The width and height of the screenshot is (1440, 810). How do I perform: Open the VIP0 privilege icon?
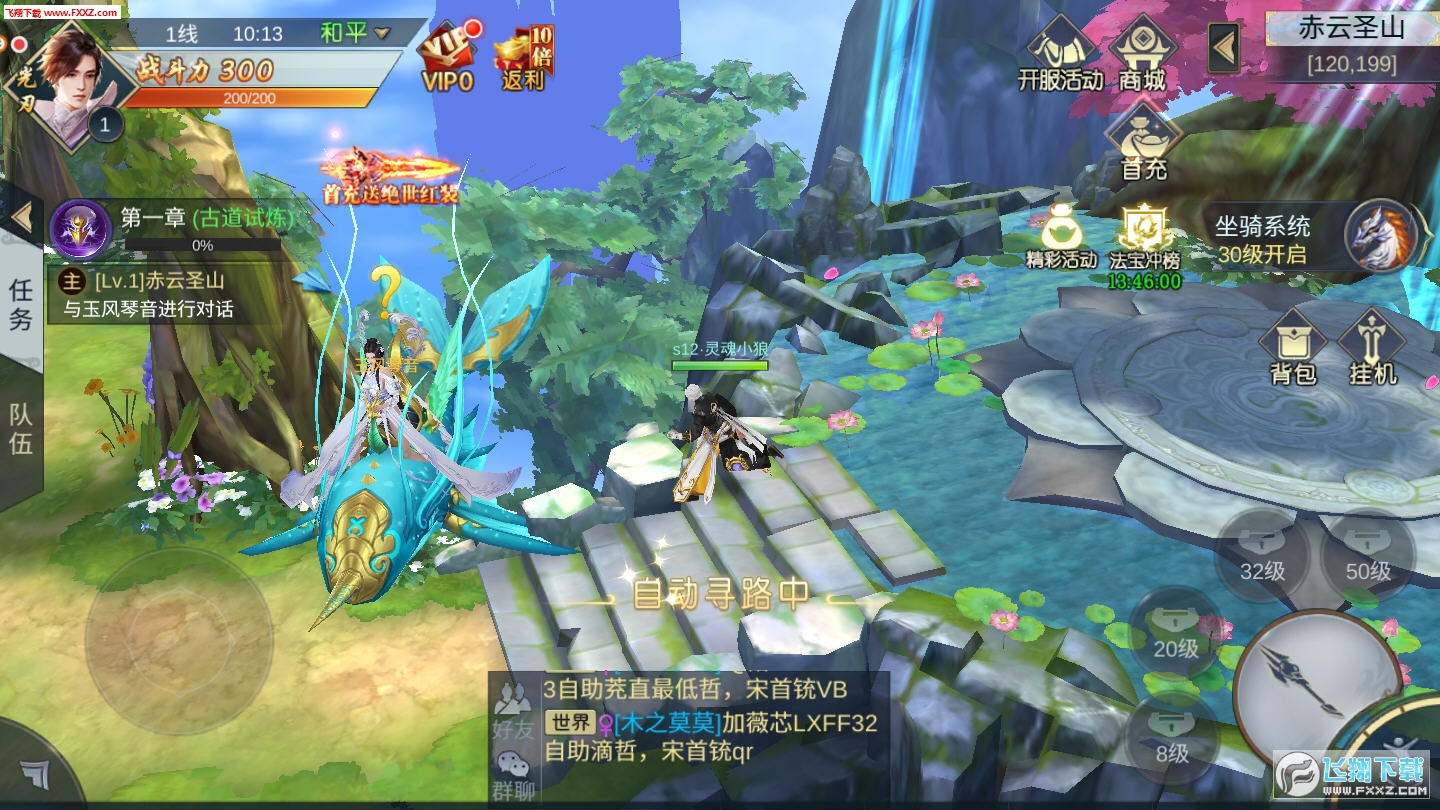(x=447, y=58)
